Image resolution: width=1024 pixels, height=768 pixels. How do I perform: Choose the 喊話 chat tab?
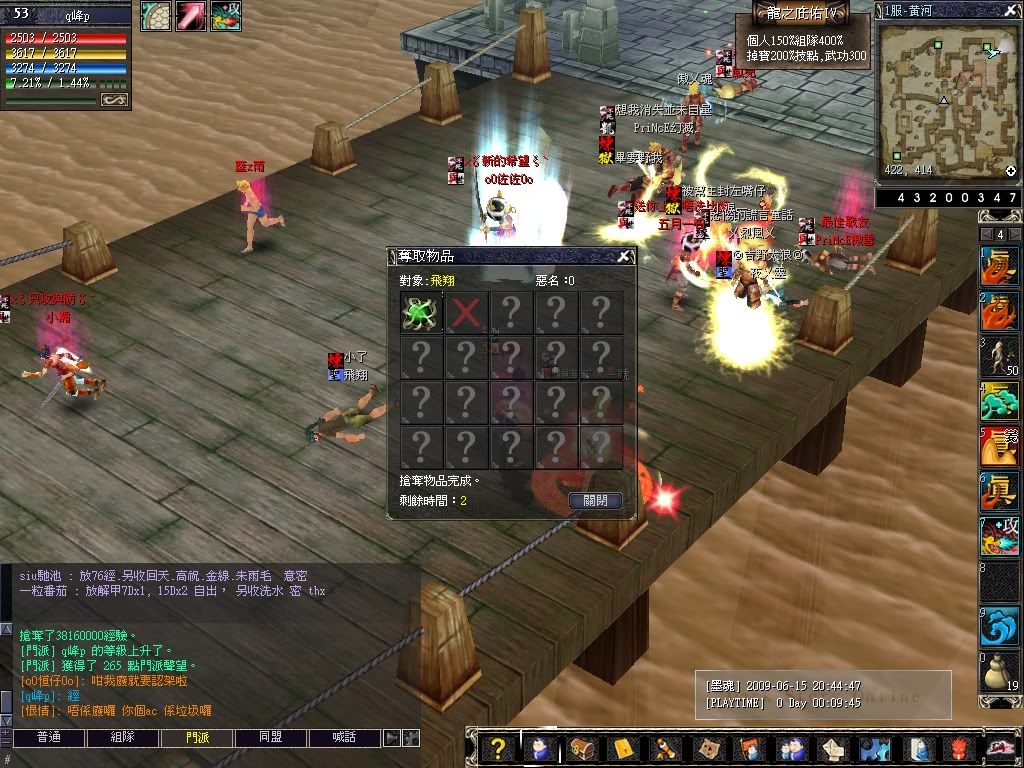[x=343, y=738]
